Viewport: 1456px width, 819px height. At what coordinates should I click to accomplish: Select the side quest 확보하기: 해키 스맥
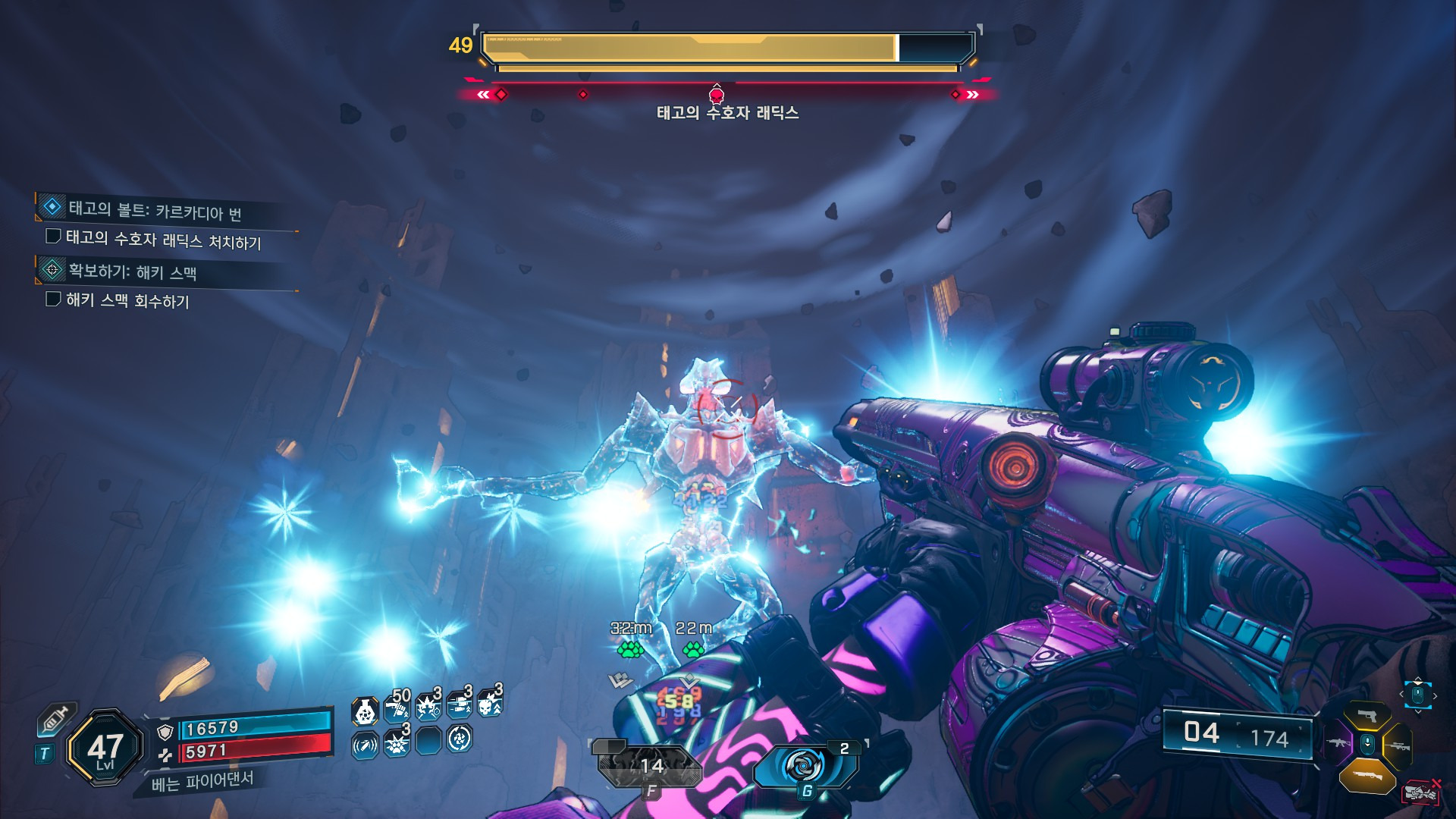click(x=133, y=271)
